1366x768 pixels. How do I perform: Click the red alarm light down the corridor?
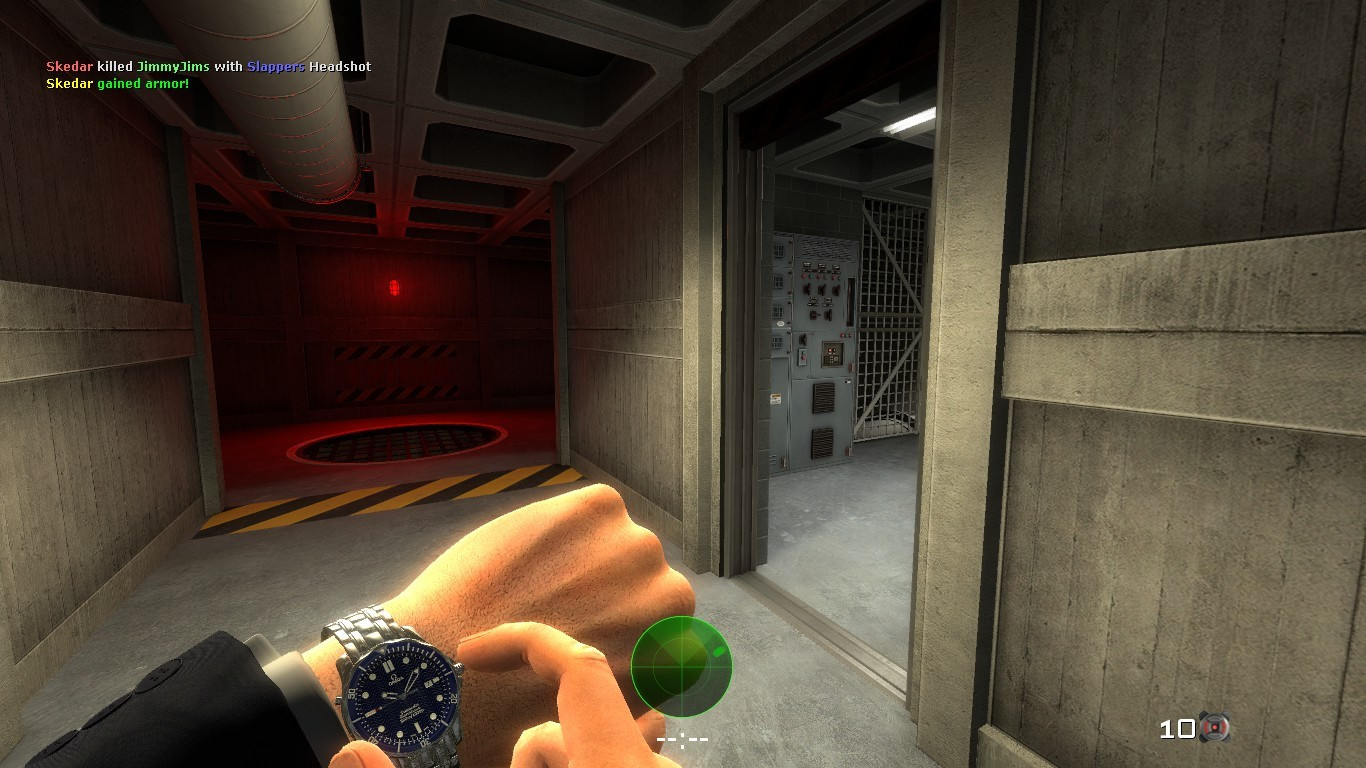tap(396, 286)
